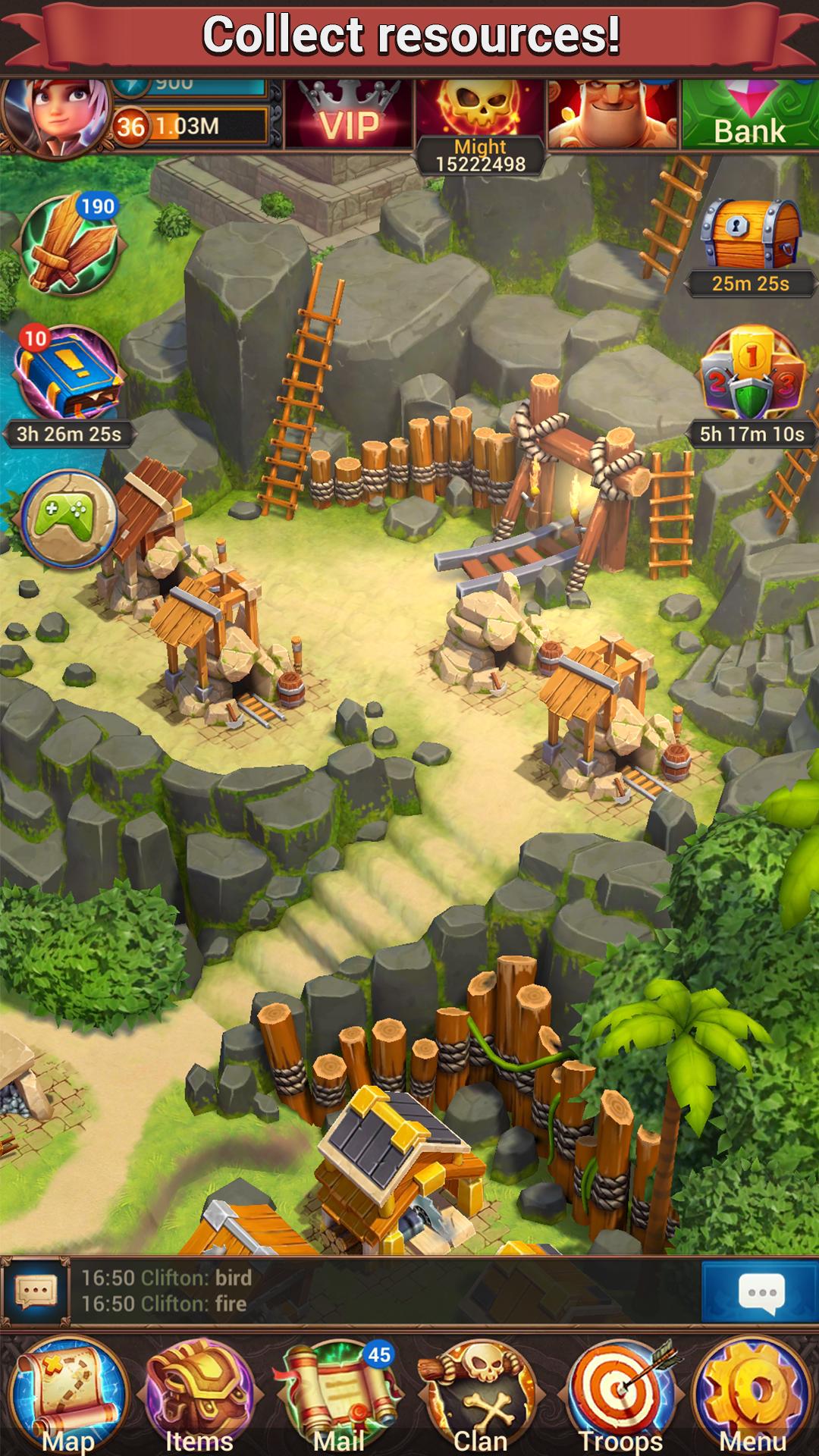Open the Map from the bottom bar
Viewport: 819px width, 1456px height.
[x=68, y=1395]
